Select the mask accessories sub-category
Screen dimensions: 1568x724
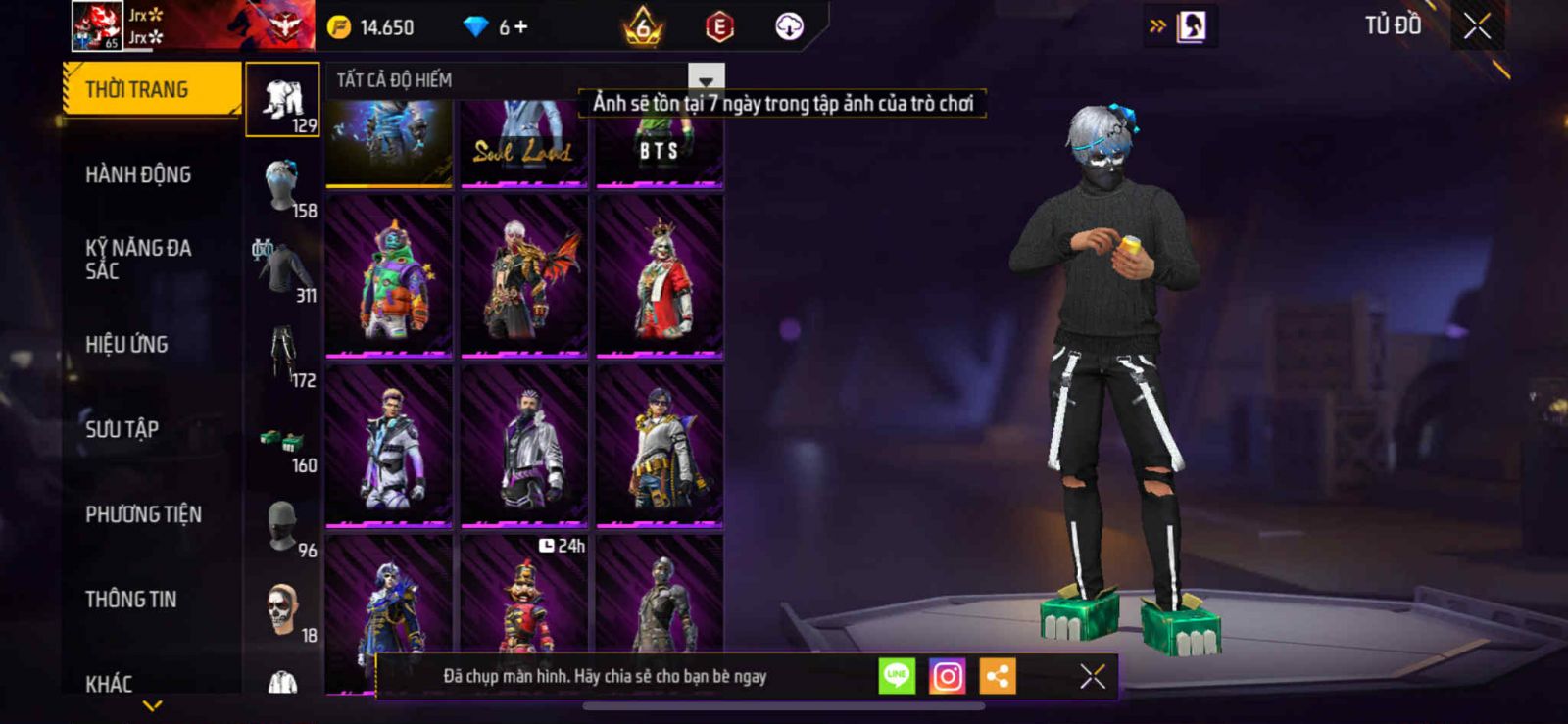click(x=282, y=527)
